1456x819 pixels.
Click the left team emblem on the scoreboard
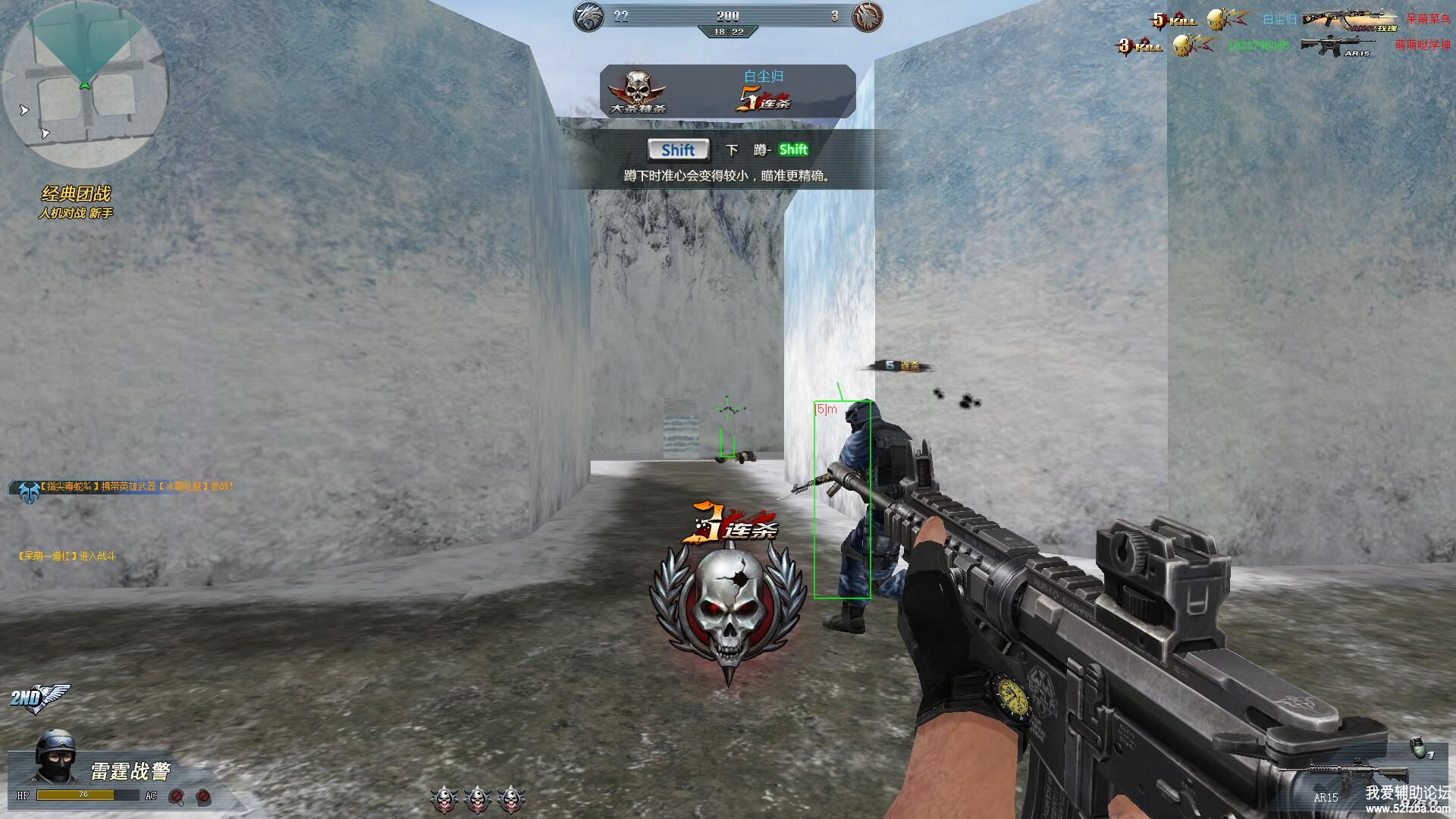coord(589,17)
